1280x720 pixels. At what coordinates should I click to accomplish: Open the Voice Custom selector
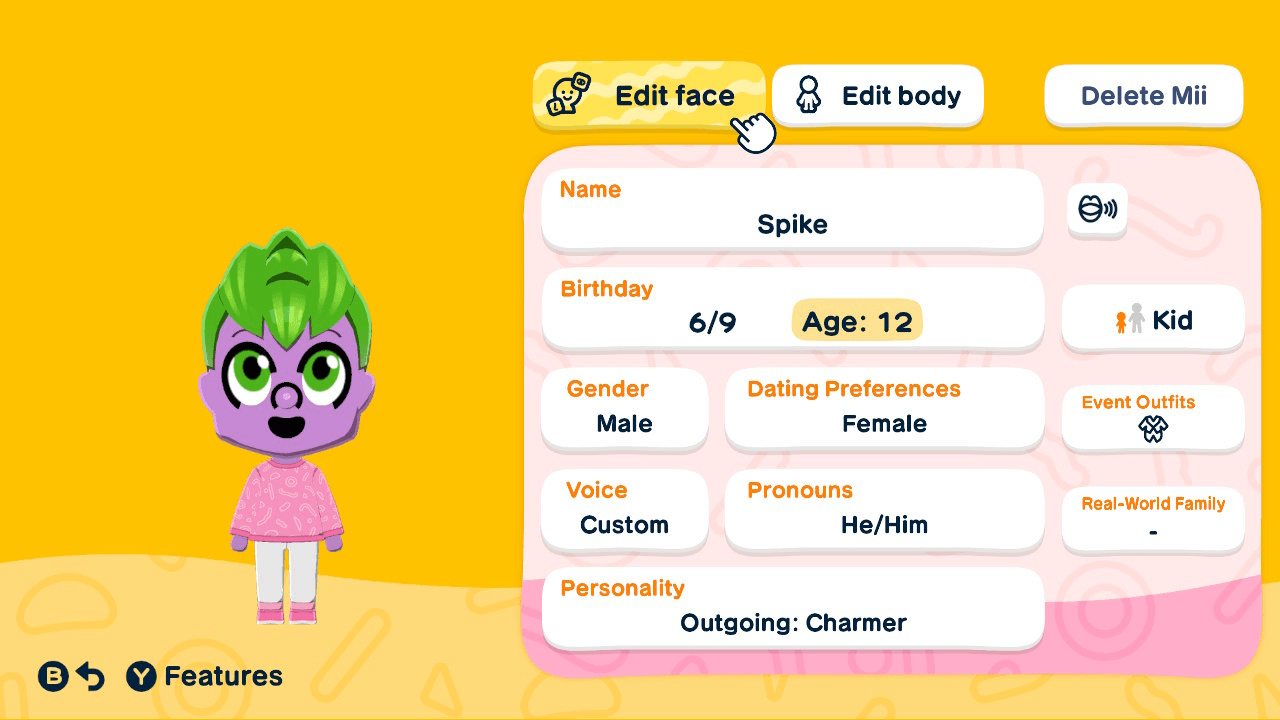(624, 511)
